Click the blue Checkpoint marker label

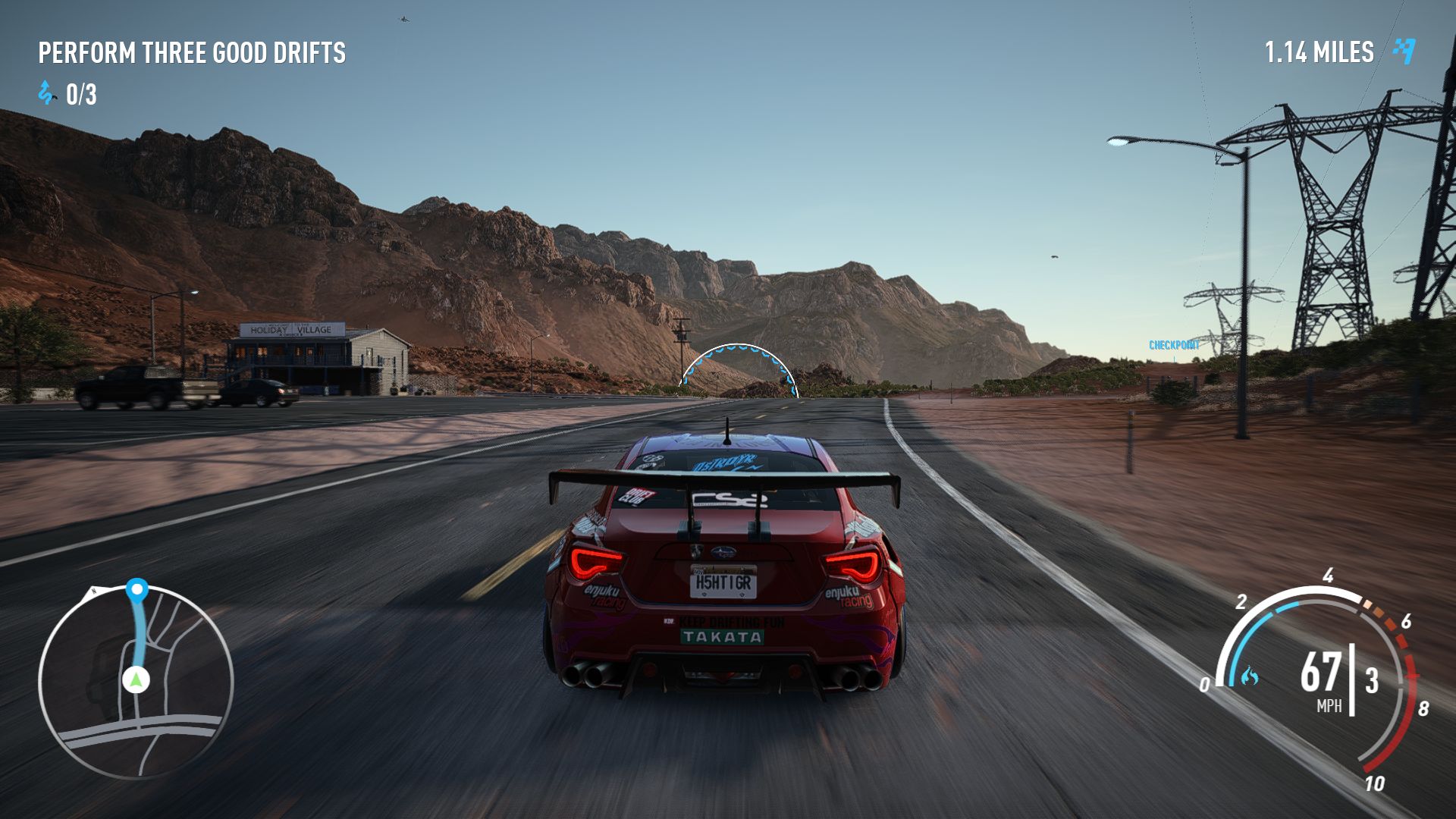[1174, 345]
